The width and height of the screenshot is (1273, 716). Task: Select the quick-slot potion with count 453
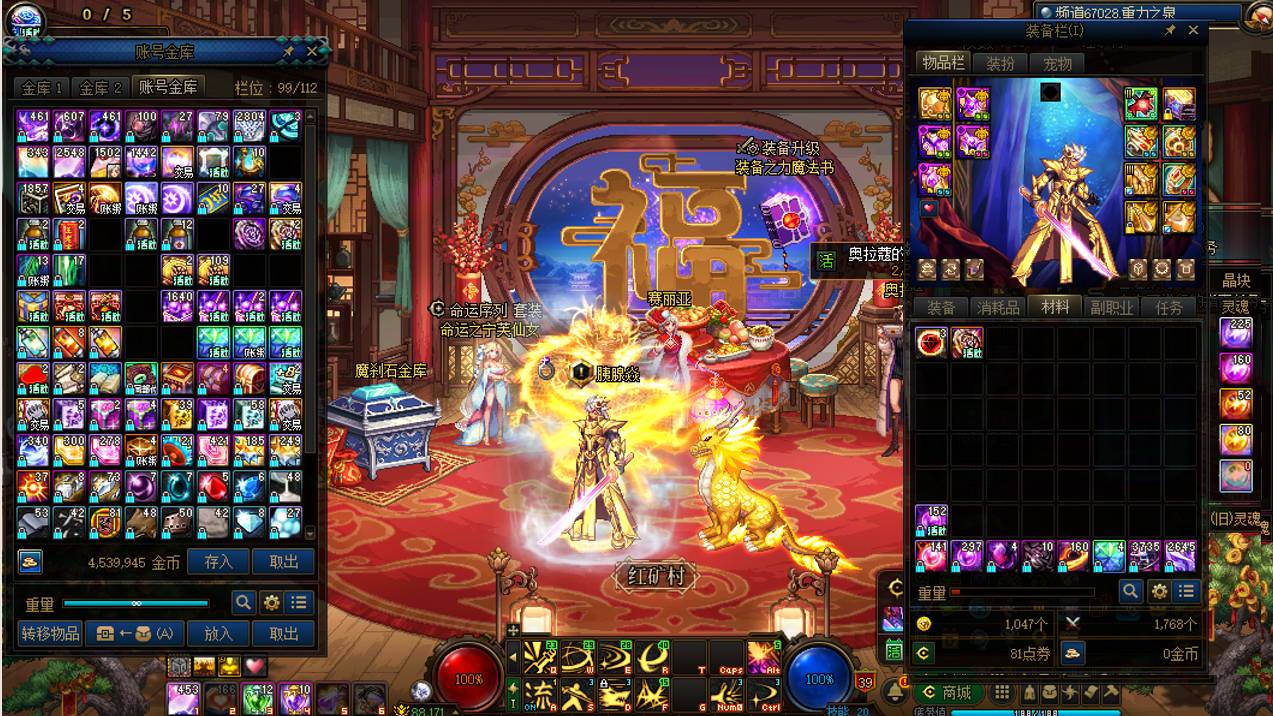pos(183,697)
